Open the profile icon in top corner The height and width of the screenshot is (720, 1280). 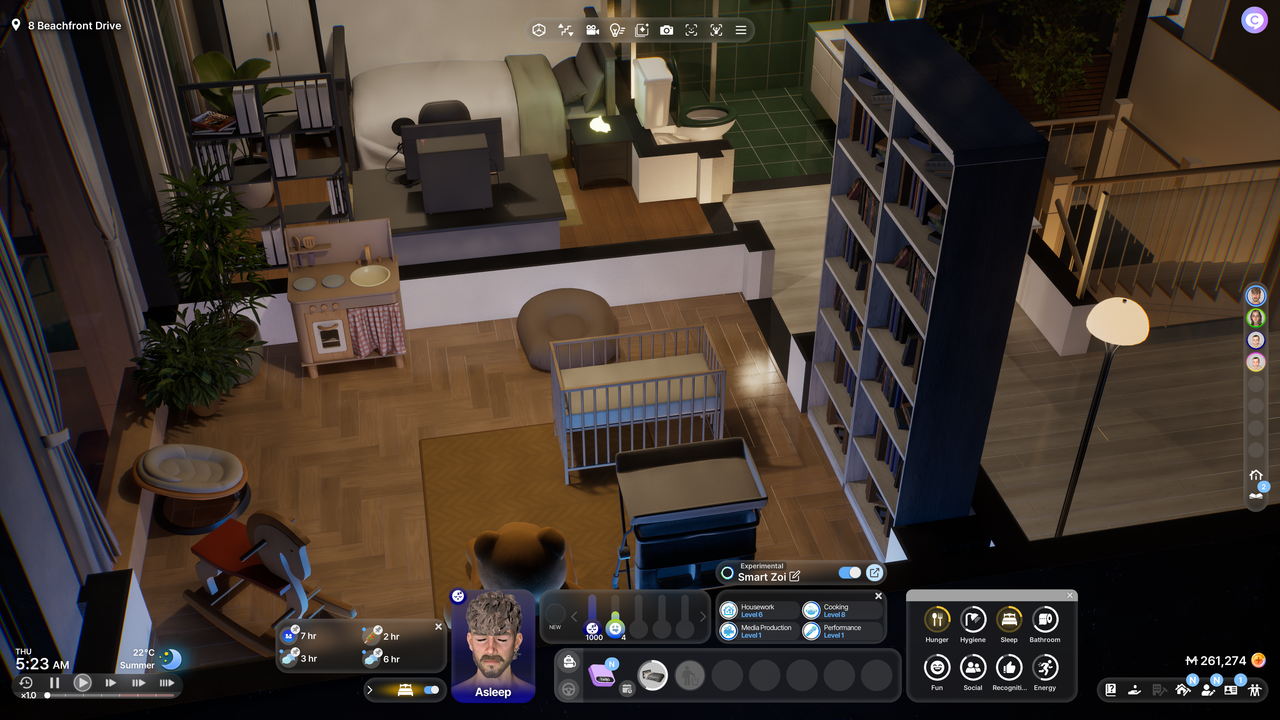click(1254, 20)
